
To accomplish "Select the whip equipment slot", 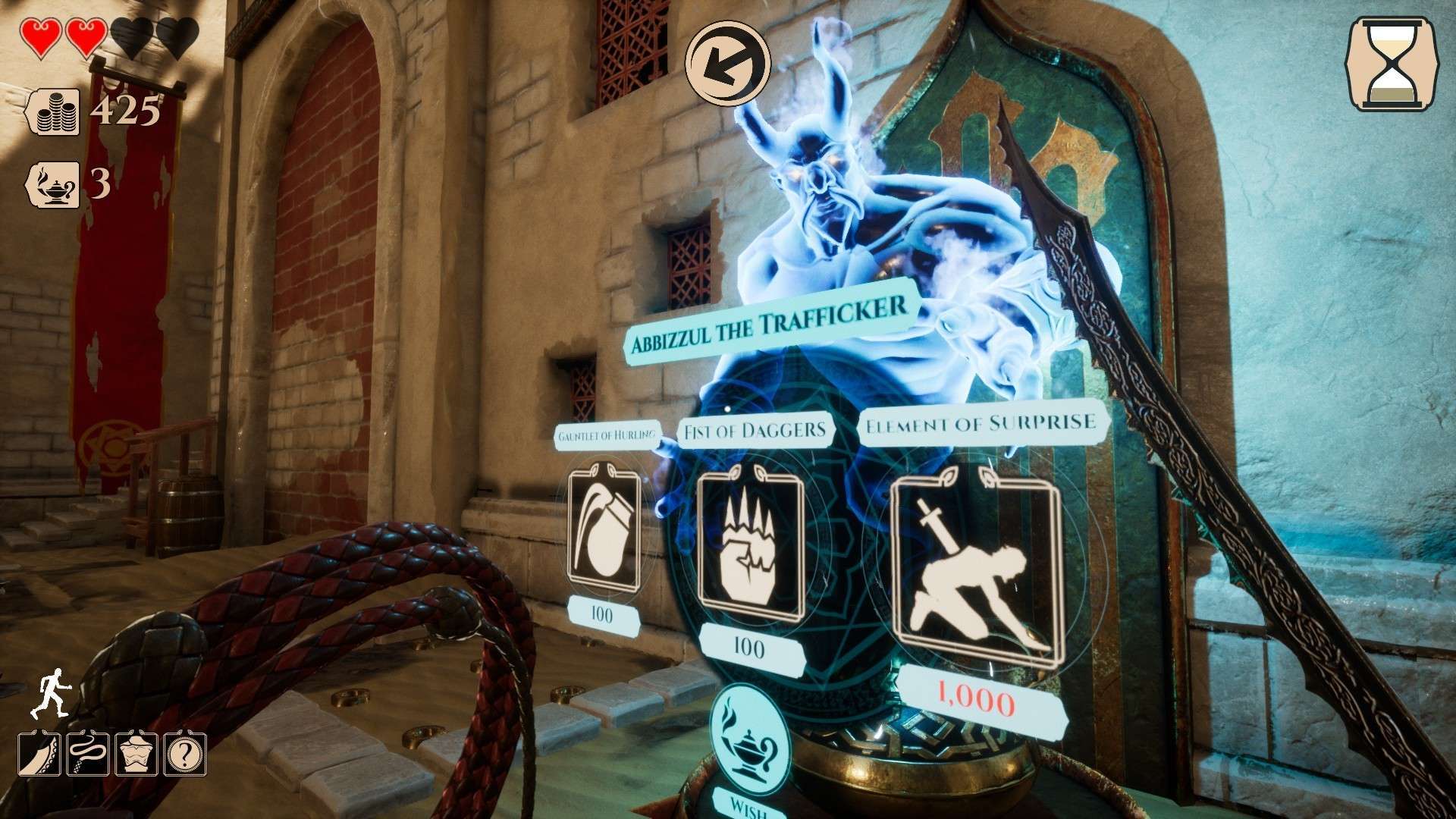I will point(88,754).
